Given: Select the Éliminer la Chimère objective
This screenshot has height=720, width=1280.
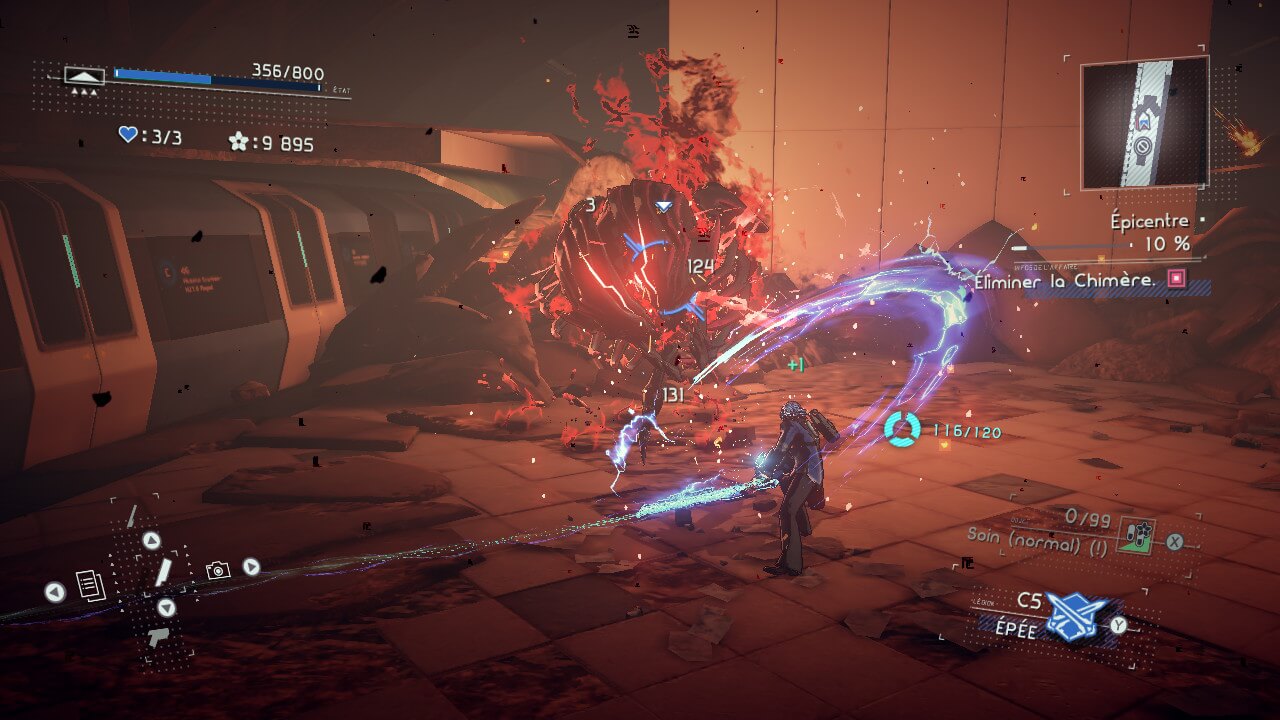Looking at the screenshot, I should pos(1065,281).
